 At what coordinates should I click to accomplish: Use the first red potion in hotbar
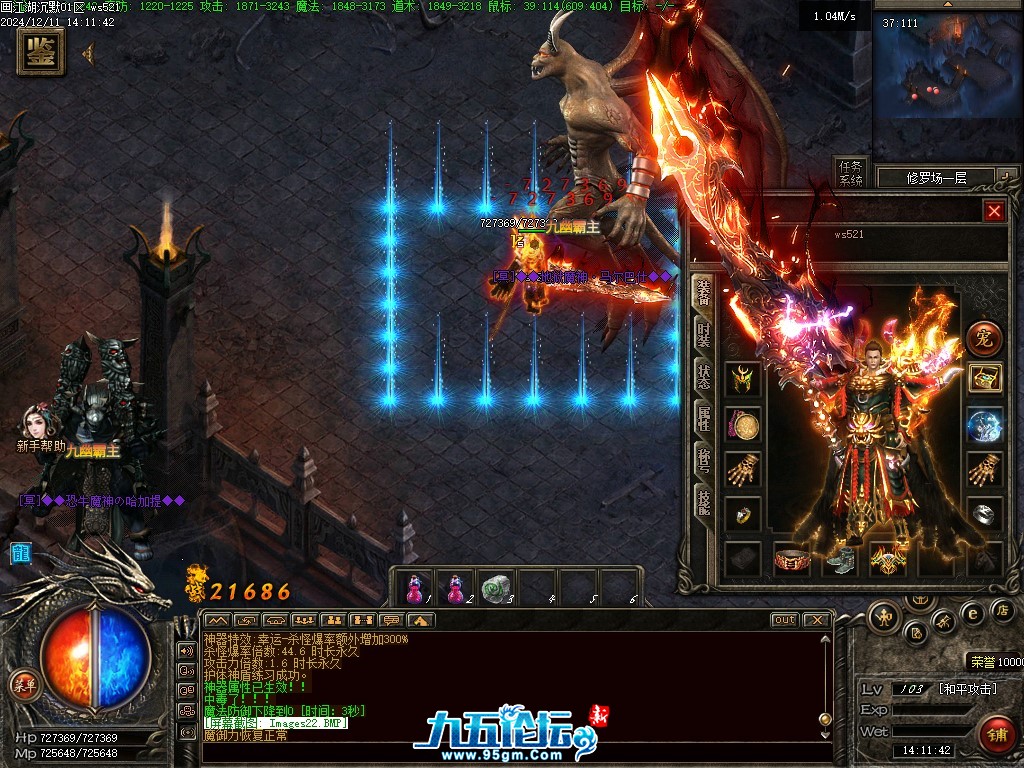click(x=415, y=588)
